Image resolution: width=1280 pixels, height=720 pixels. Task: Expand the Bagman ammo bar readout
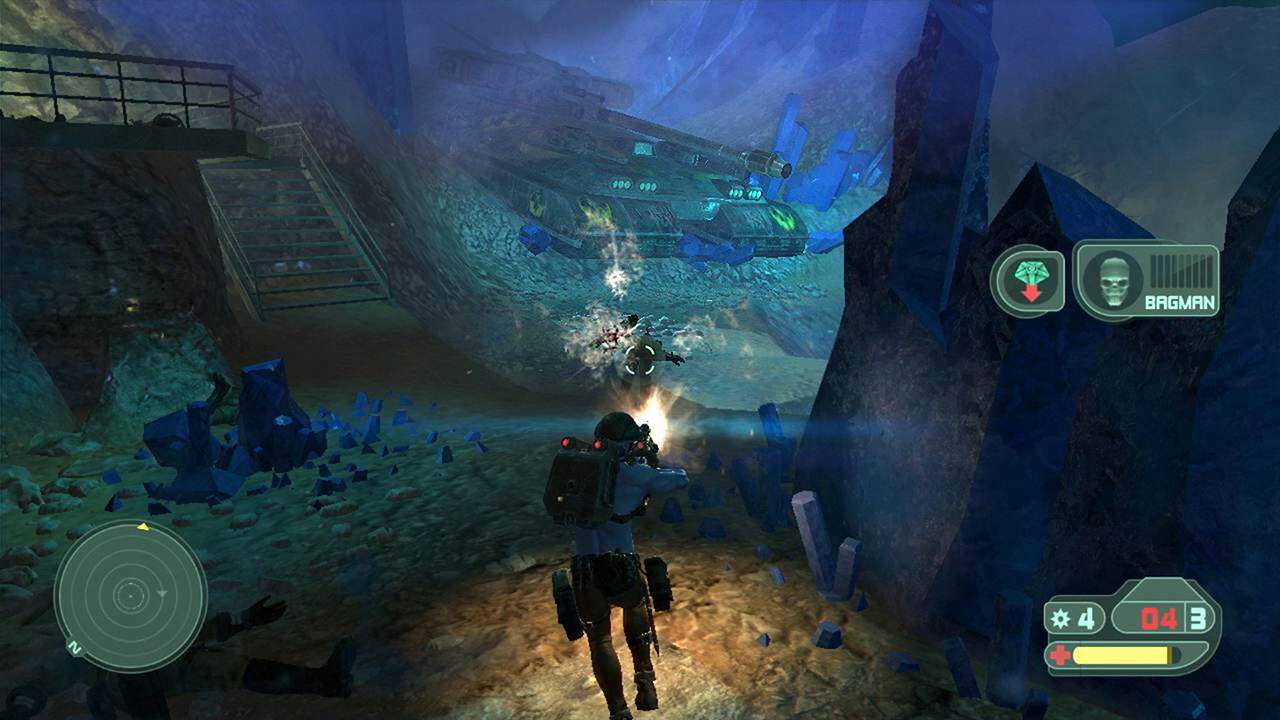point(1180,270)
